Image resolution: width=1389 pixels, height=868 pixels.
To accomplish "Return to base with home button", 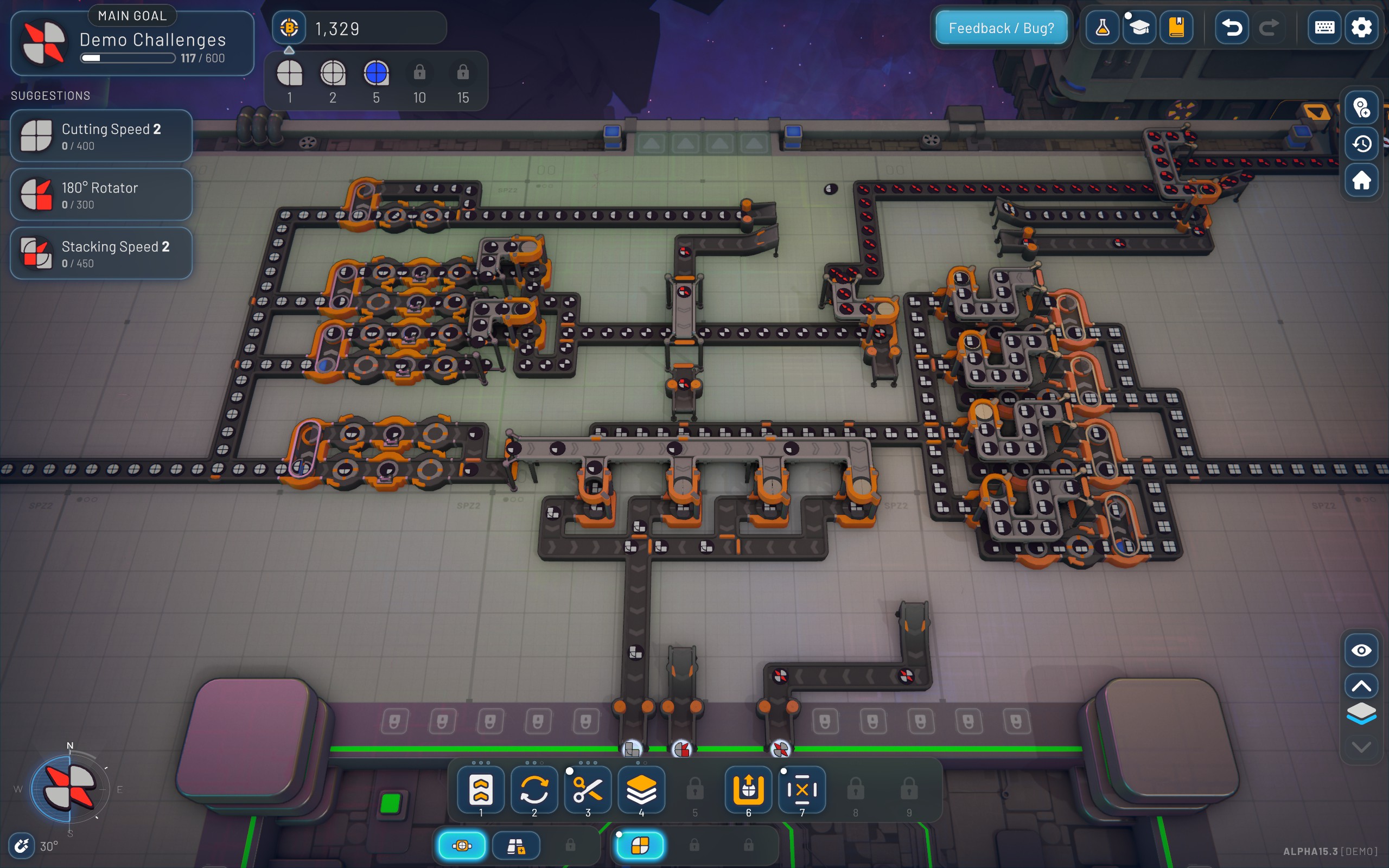I will [x=1361, y=181].
